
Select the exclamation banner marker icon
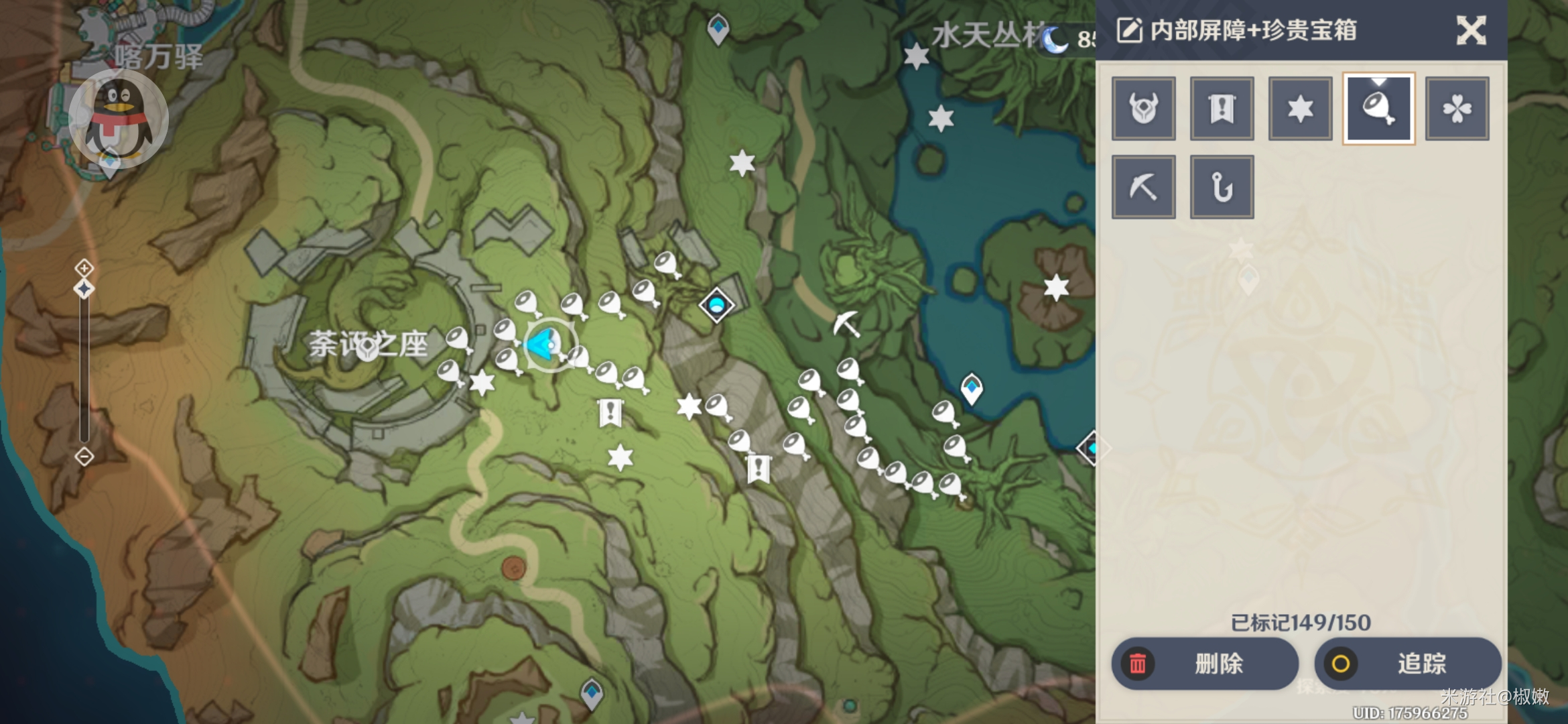pos(1222,109)
